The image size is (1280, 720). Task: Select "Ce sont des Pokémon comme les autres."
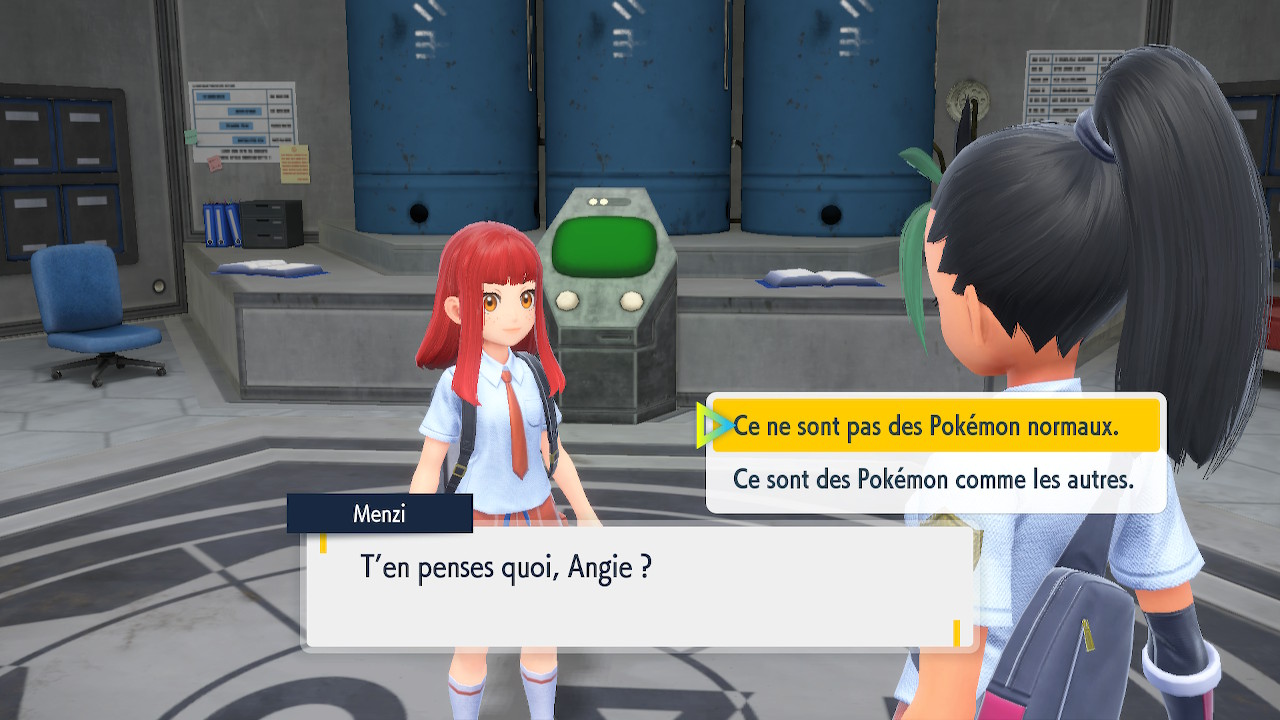click(x=933, y=480)
